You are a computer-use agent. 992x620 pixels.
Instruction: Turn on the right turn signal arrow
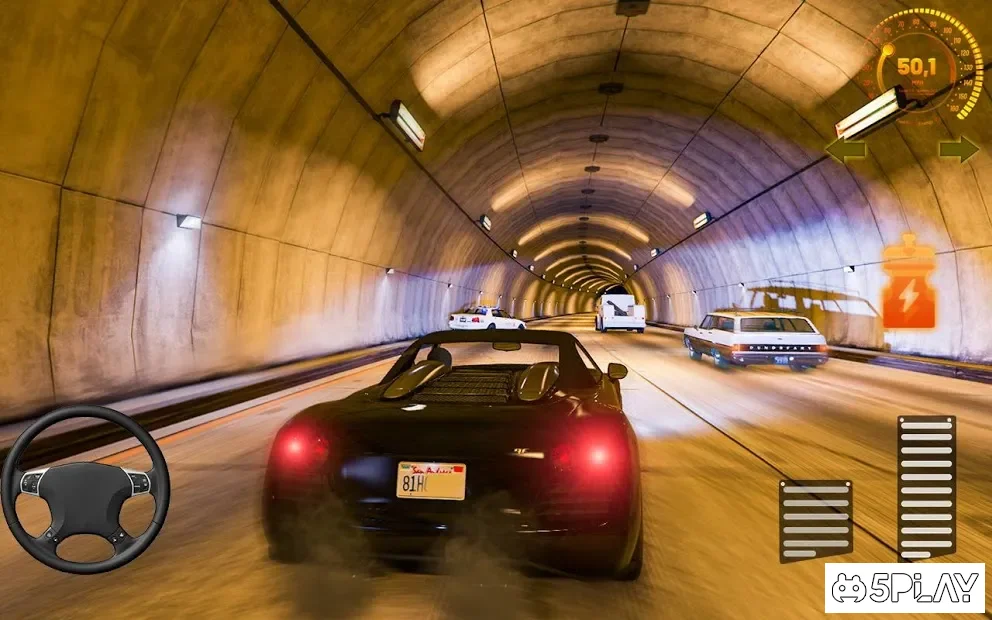point(958,149)
